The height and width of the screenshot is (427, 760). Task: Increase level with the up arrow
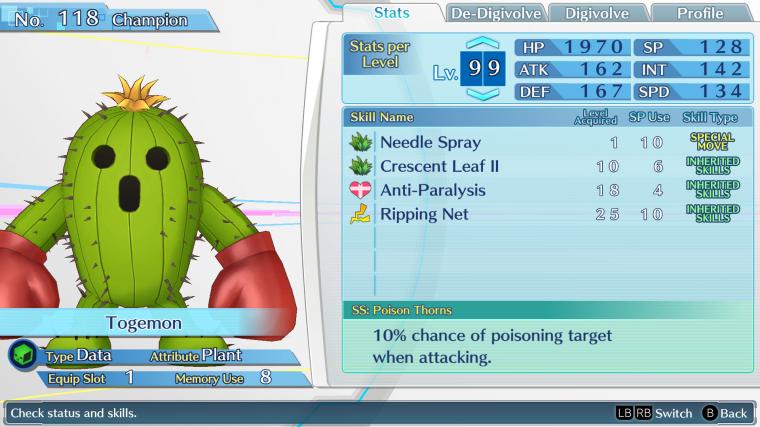481,45
